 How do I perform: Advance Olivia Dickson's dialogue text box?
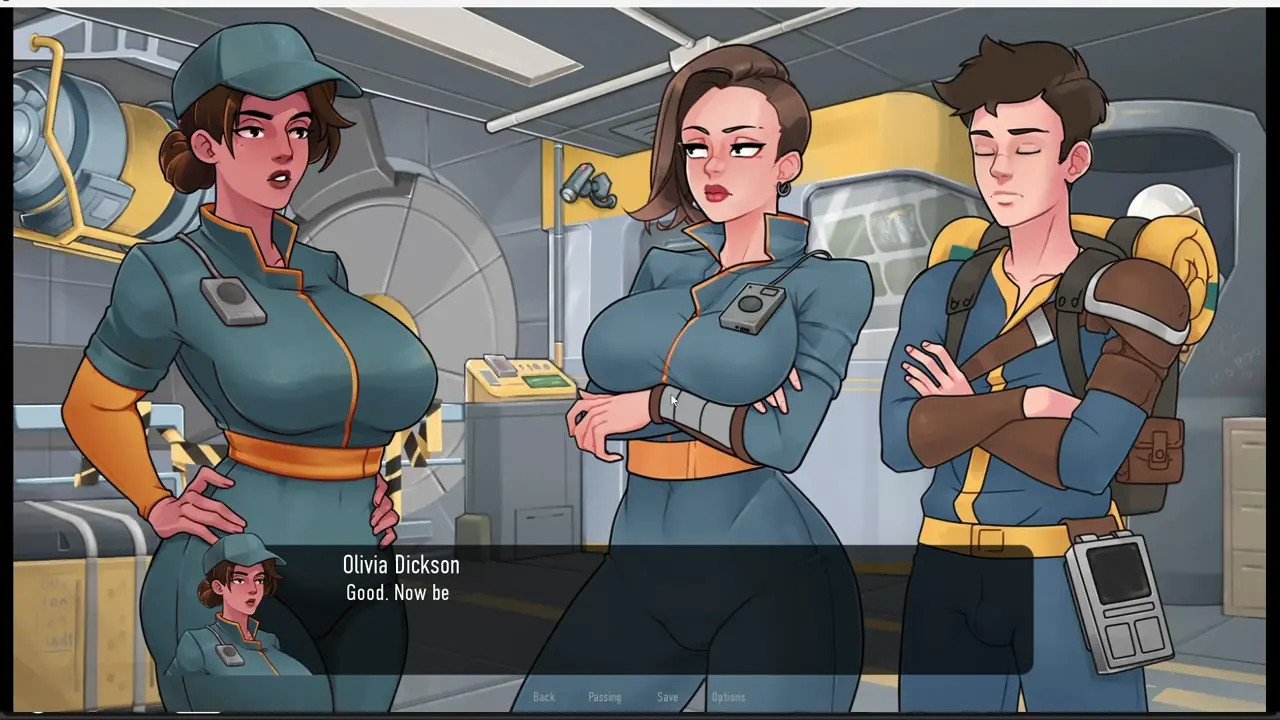click(x=640, y=610)
